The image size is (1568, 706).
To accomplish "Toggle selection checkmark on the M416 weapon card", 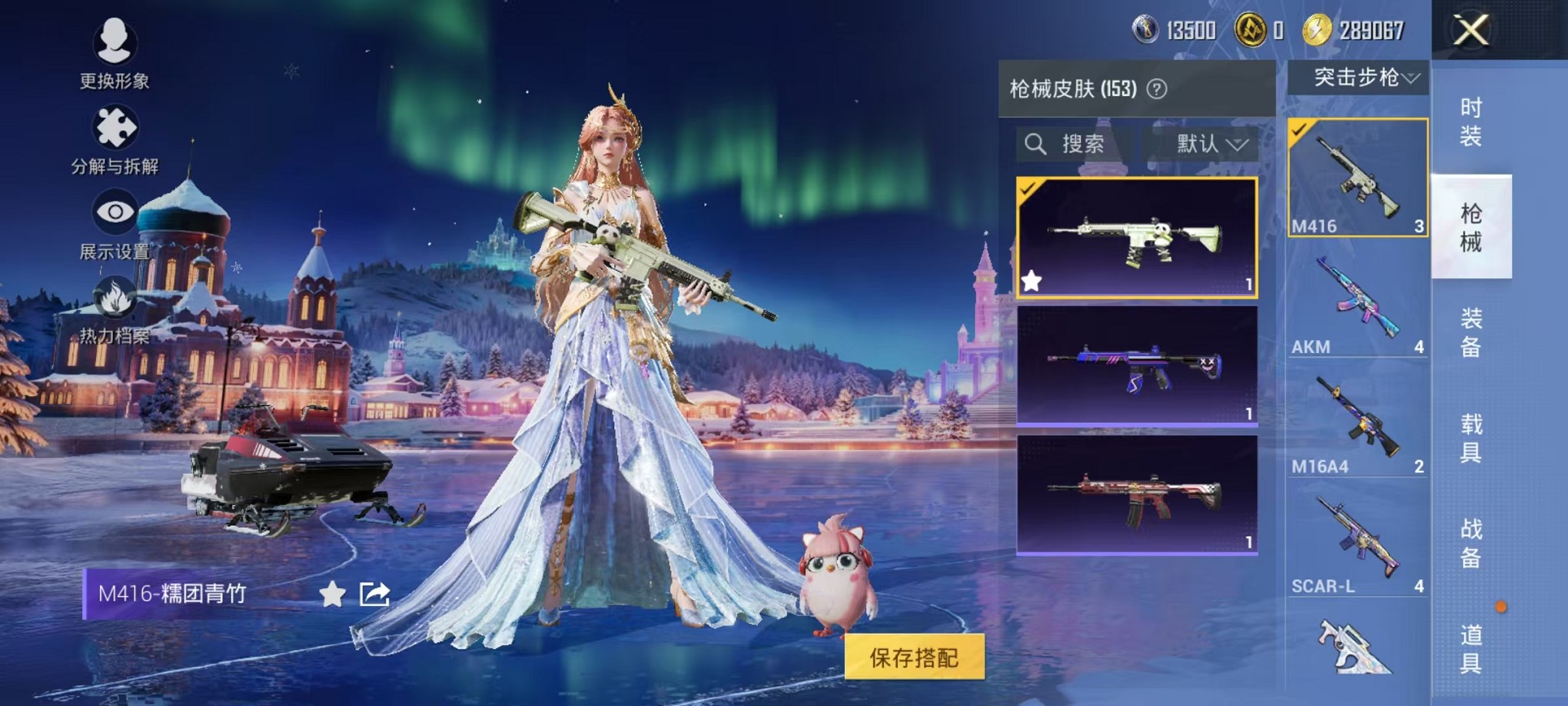I will tap(1300, 132).
